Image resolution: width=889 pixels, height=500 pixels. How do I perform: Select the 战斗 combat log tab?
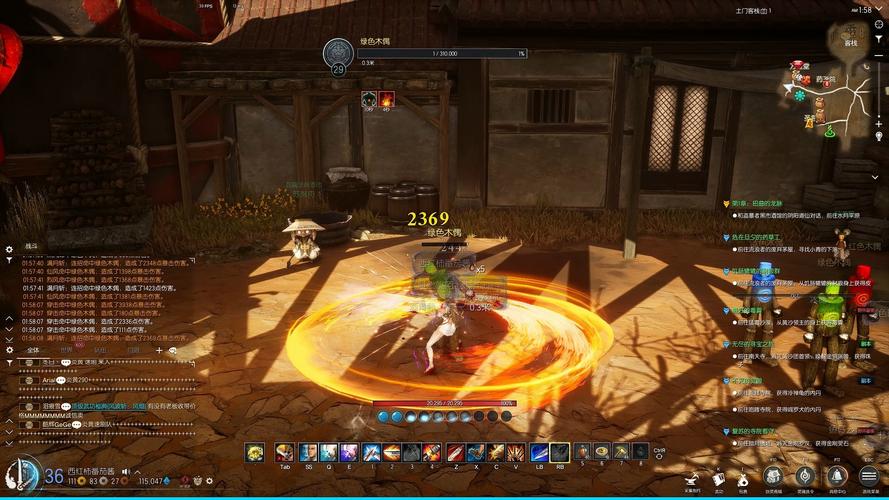31,245
